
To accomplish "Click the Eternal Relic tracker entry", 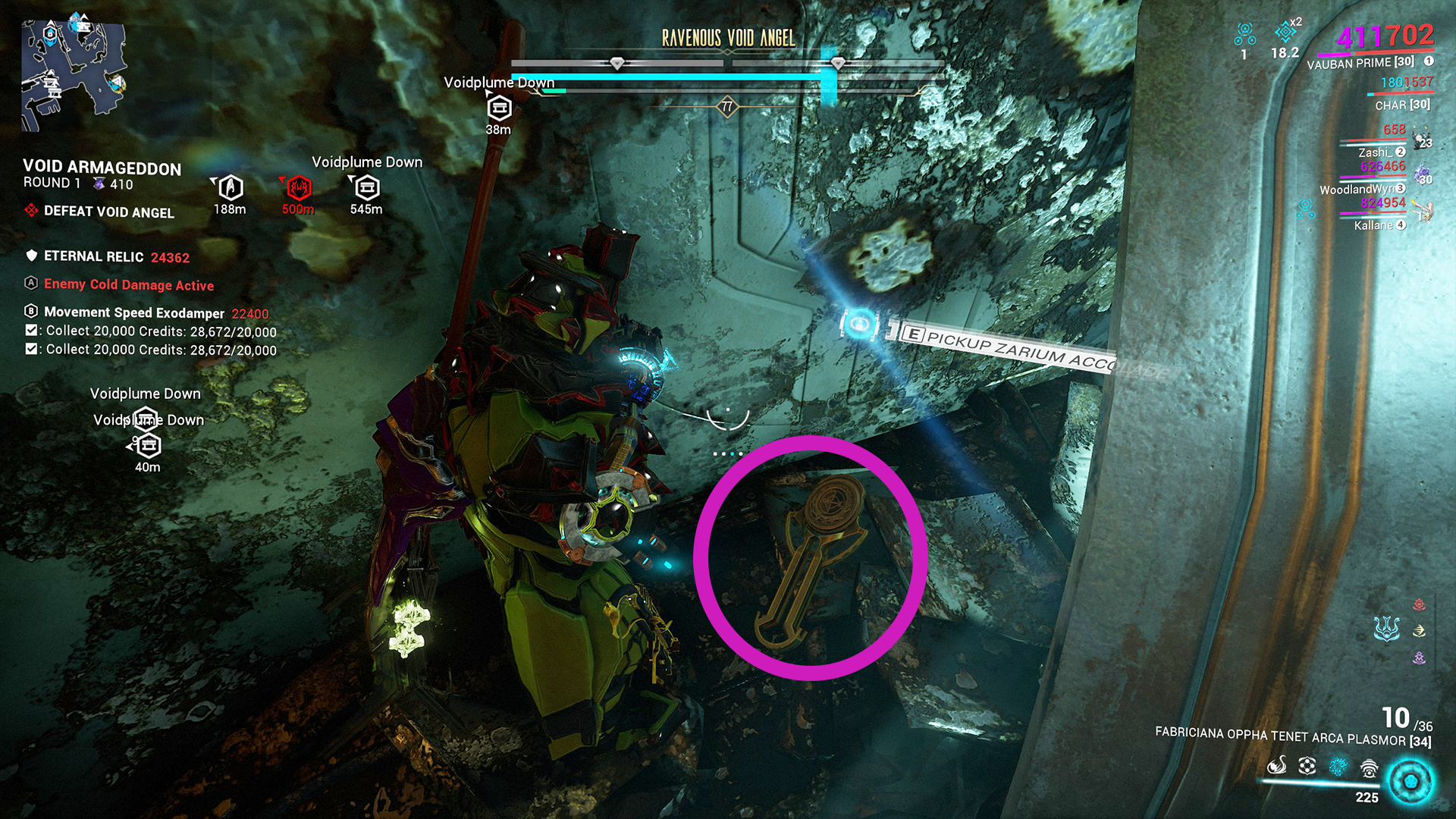I will (x=93, y=256).
